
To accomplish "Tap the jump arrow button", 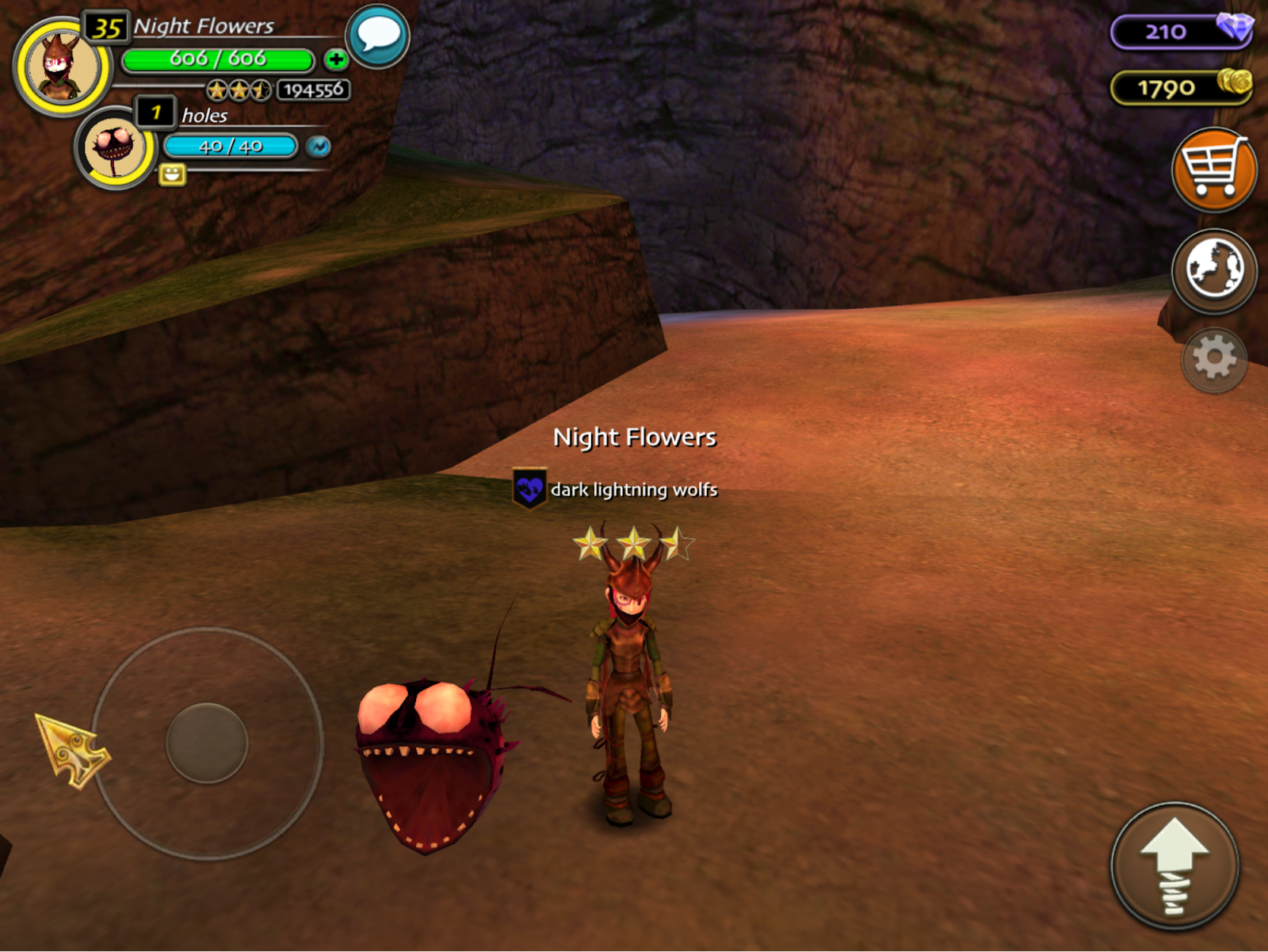I will coord(1174,866).
